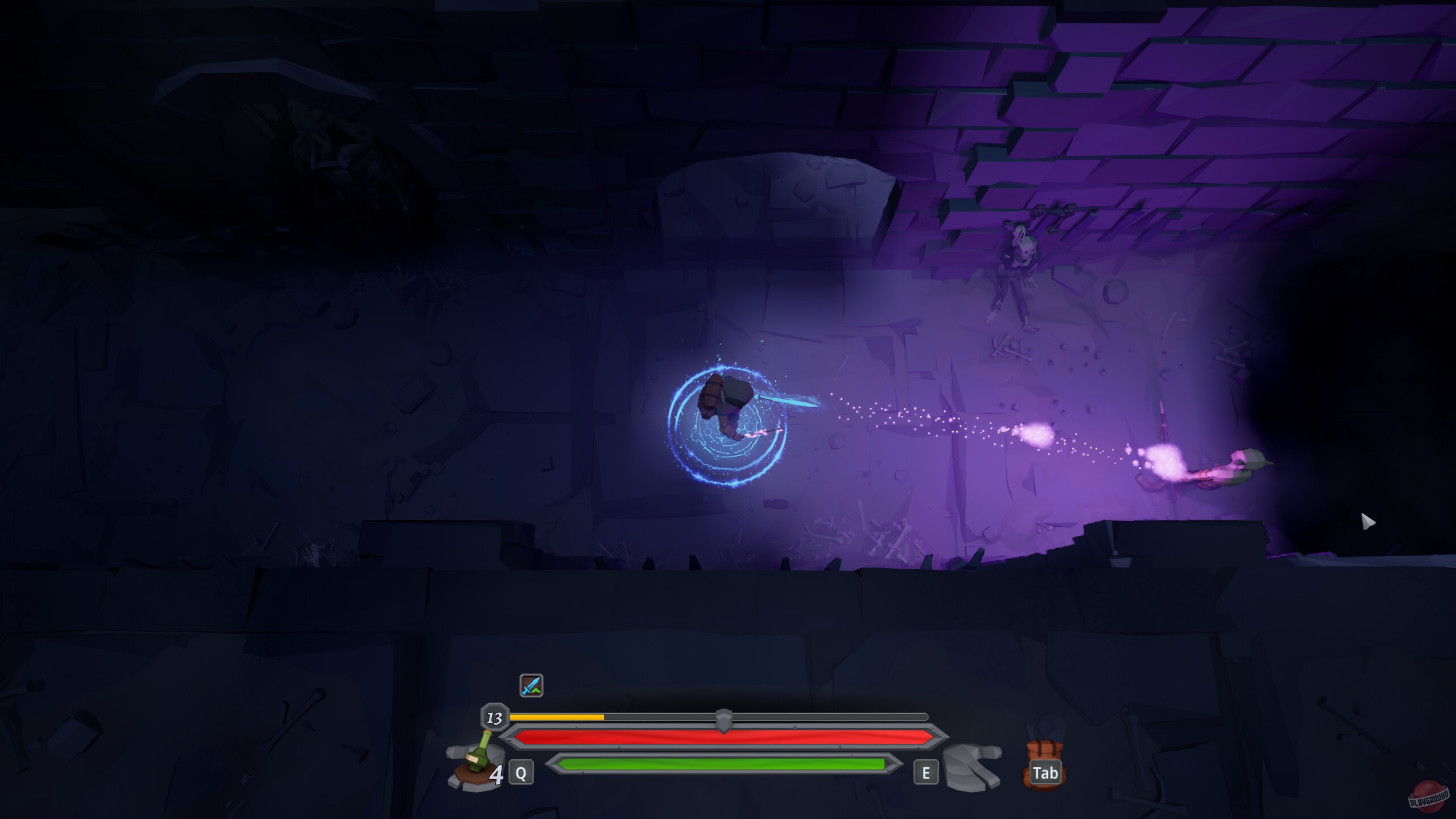The width and height of the screenshot is (1456, 819).
Task: Toggle the E interact keybind
Action: point(927,773)
